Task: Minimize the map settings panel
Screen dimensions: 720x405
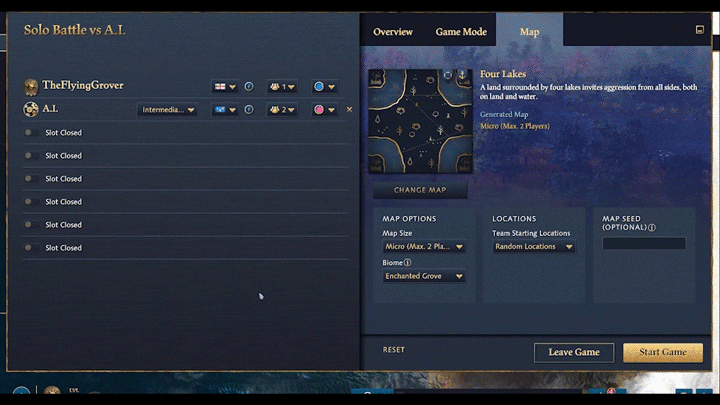Action: click(x=699, y=30)
